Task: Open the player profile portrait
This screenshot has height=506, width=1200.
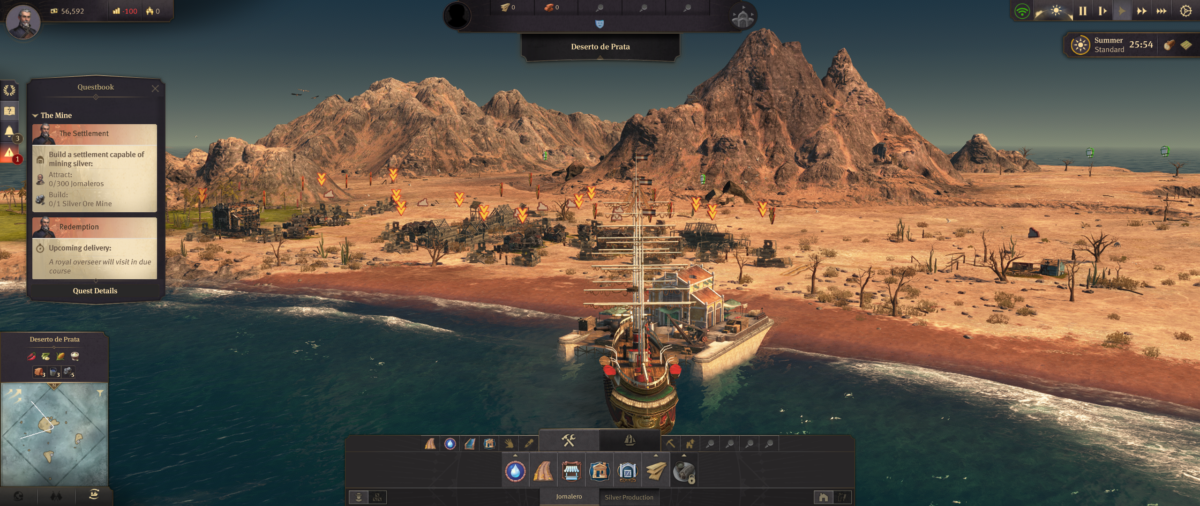Action: coord(23,20)
